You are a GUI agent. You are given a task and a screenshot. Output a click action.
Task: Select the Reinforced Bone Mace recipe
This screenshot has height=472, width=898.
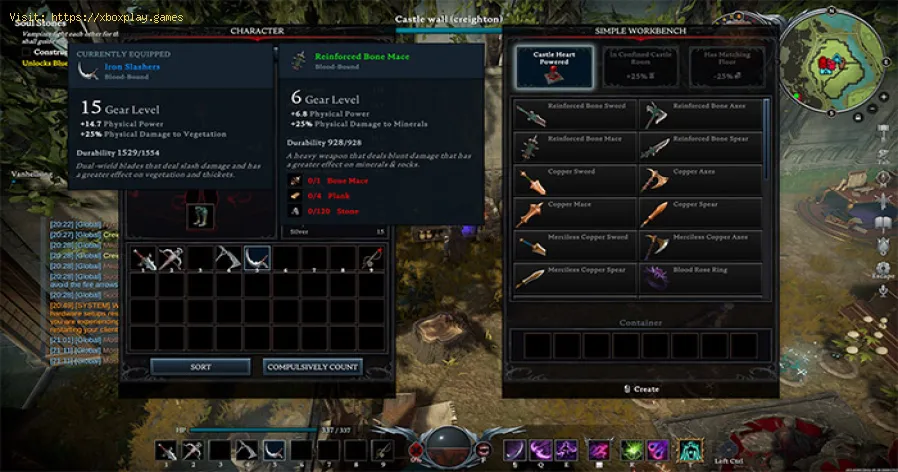[x=575, y=147]
